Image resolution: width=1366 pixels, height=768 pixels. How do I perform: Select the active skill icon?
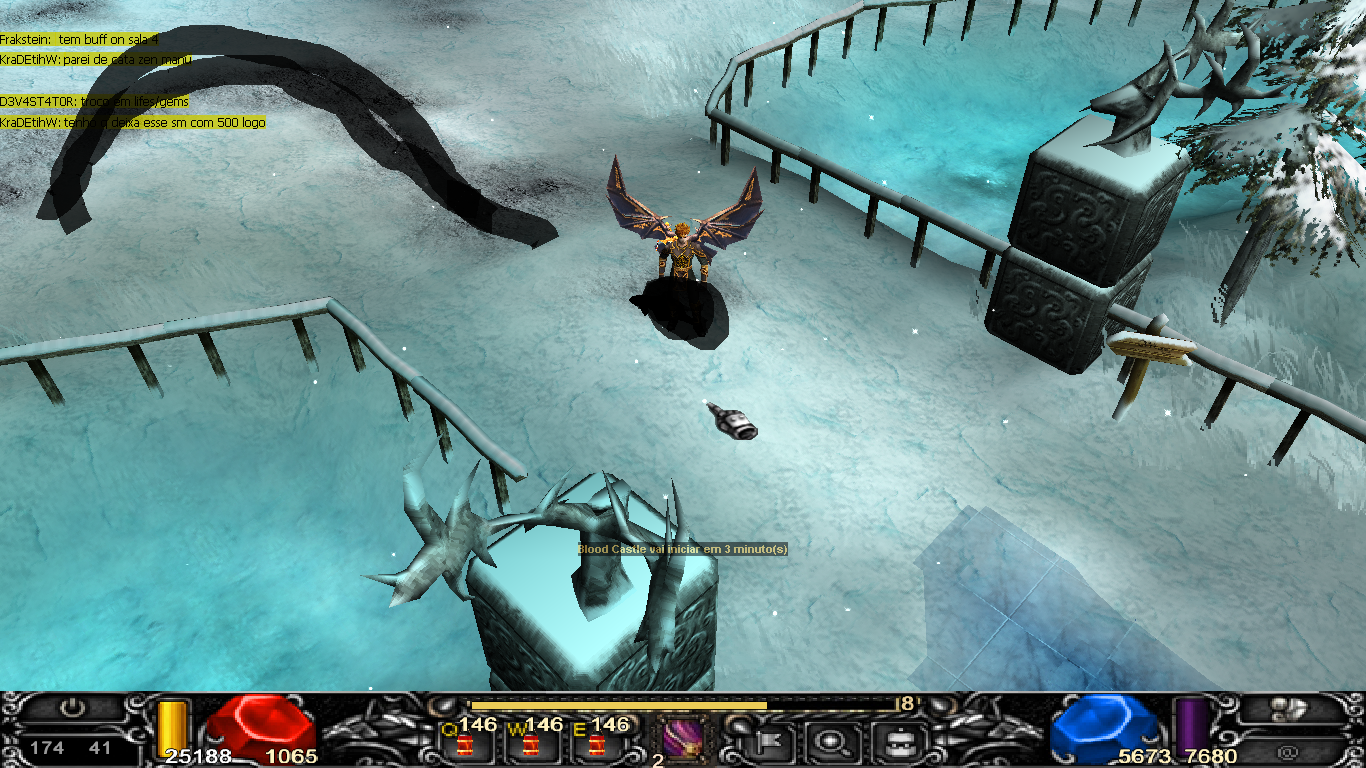coord(681,739)
